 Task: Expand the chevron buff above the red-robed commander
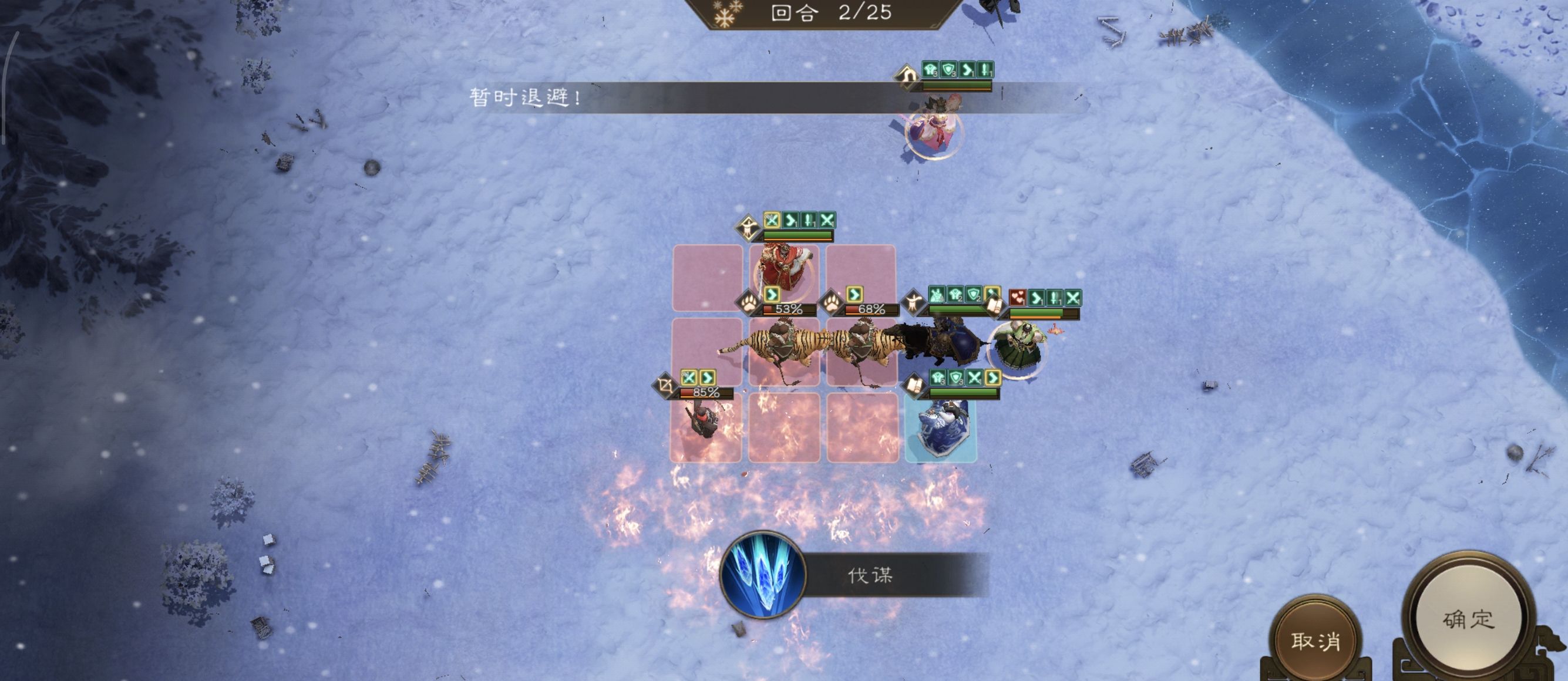coord(790,221)
